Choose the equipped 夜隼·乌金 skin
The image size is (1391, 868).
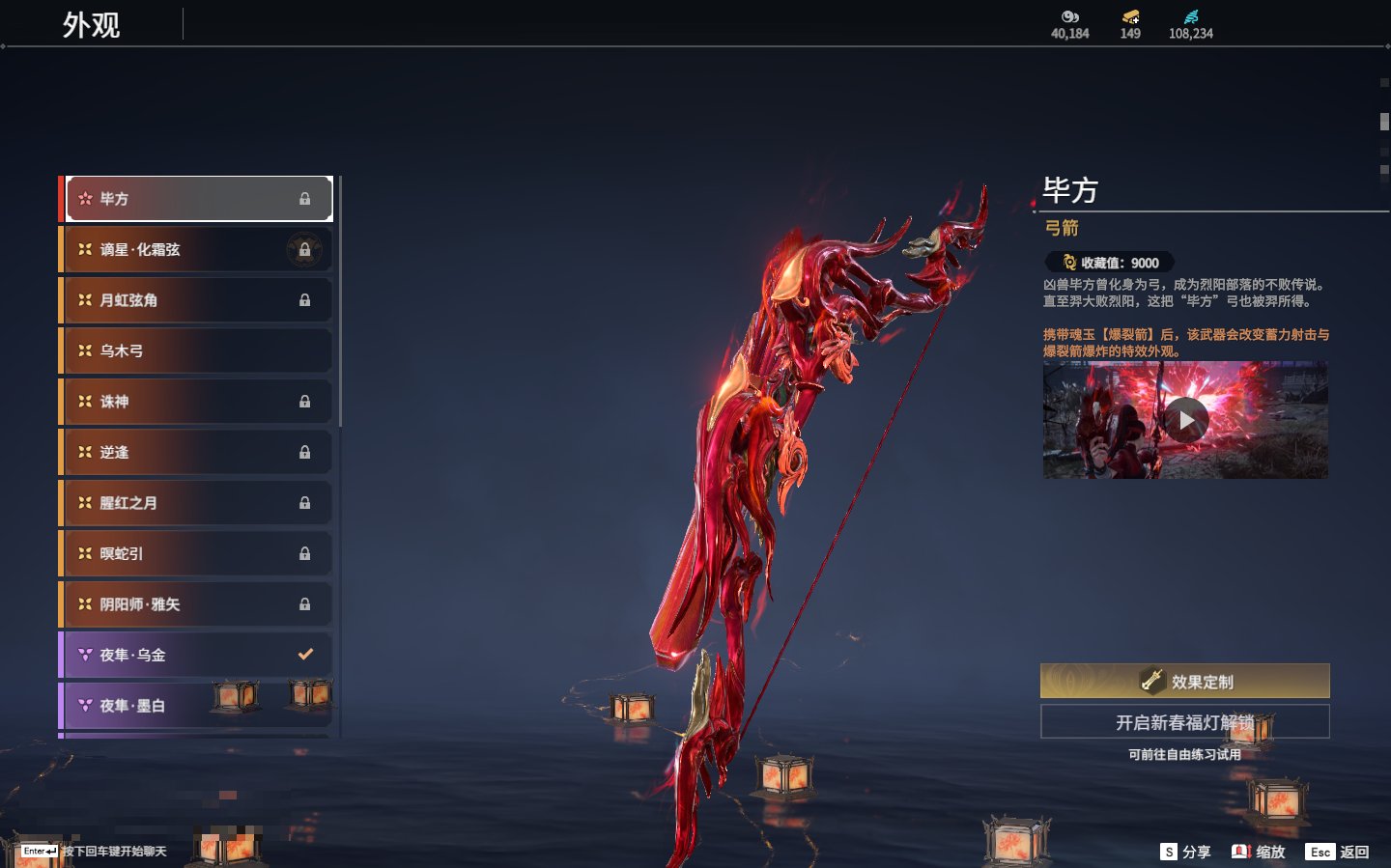click(198, 655)
